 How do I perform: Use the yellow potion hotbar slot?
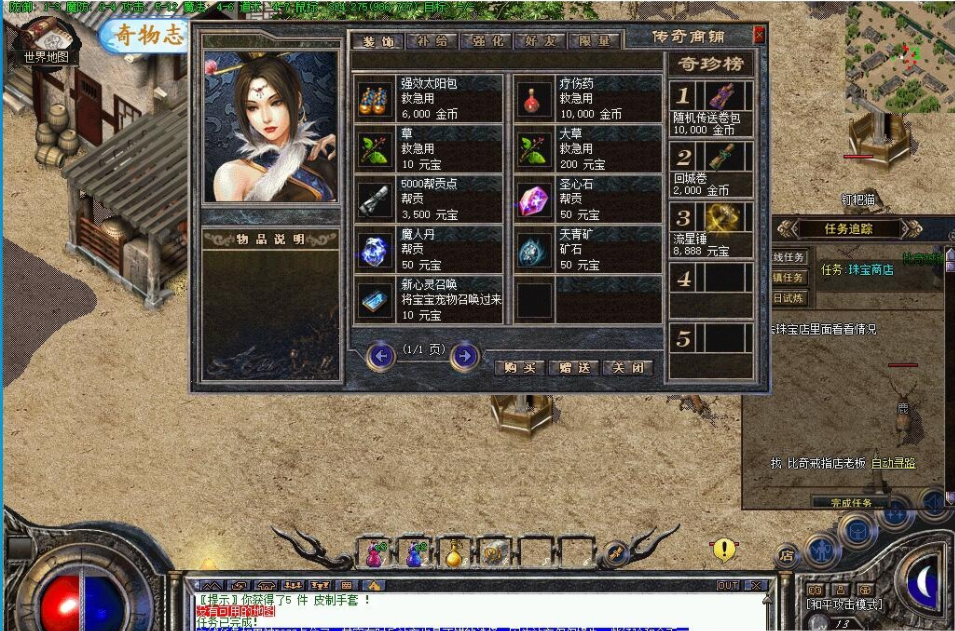coord(455,552)
